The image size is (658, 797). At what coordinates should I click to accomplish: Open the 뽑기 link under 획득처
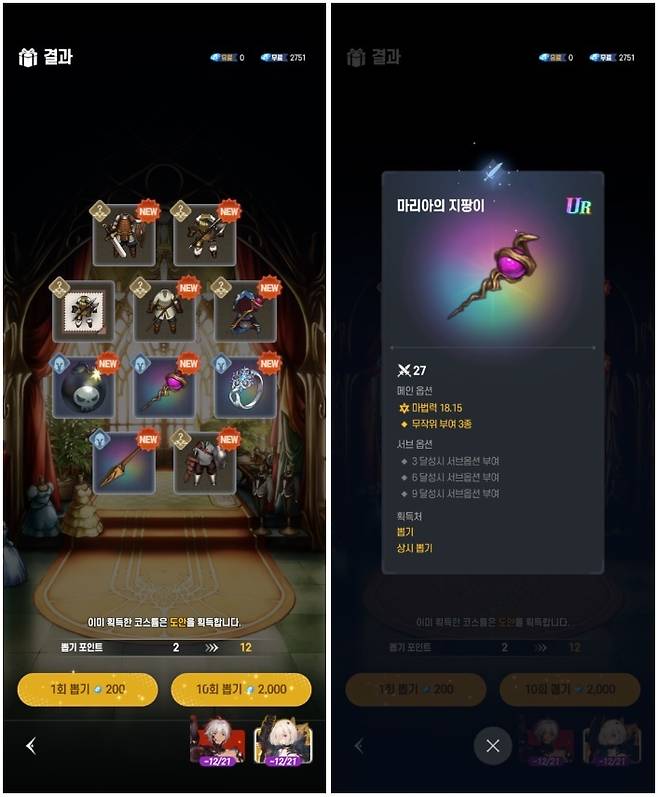tap(406, 532)
